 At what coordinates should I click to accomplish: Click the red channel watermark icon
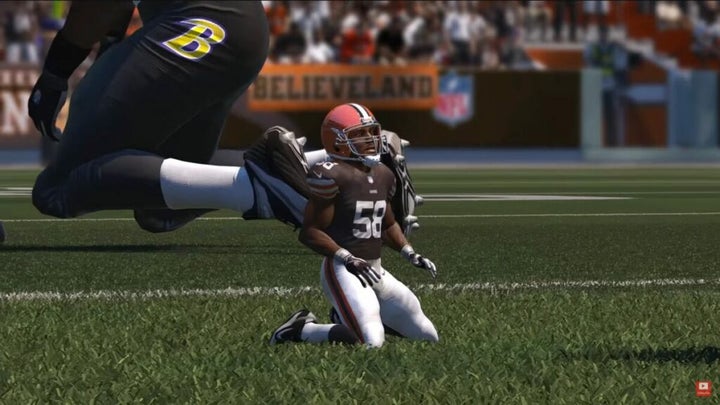(703, 388)
